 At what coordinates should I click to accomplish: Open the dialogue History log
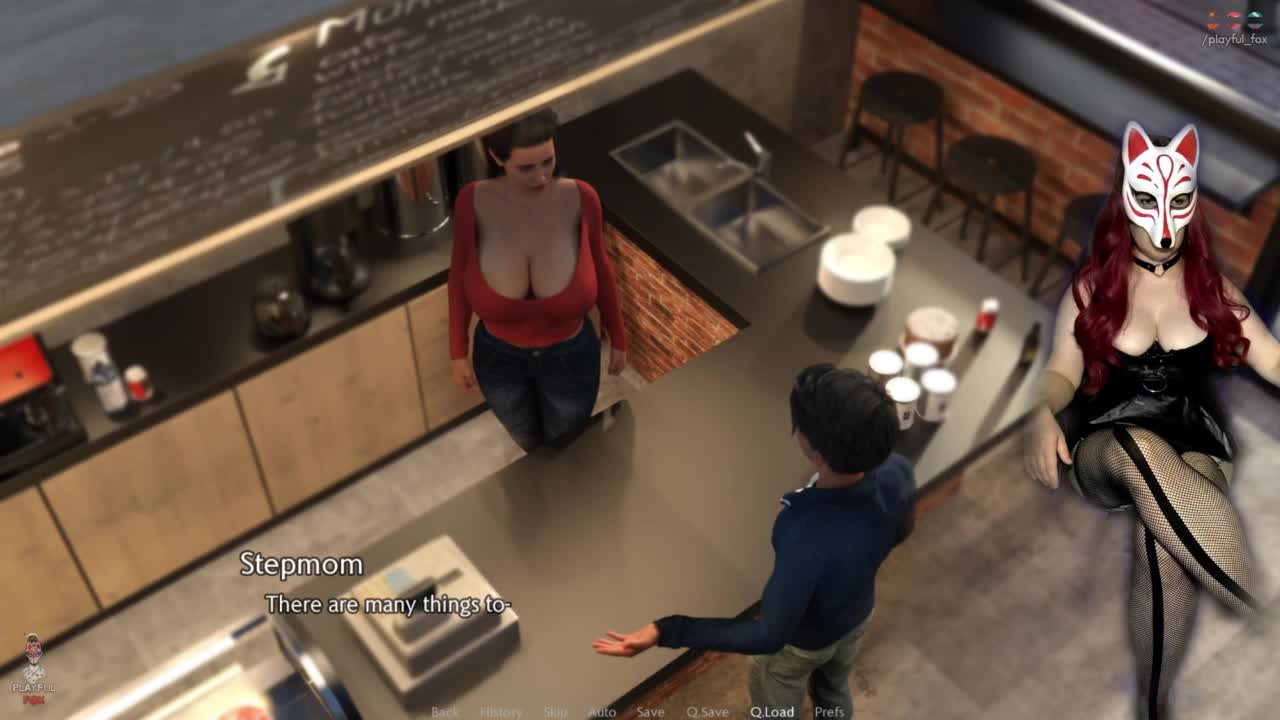click(x=501, y=712)
